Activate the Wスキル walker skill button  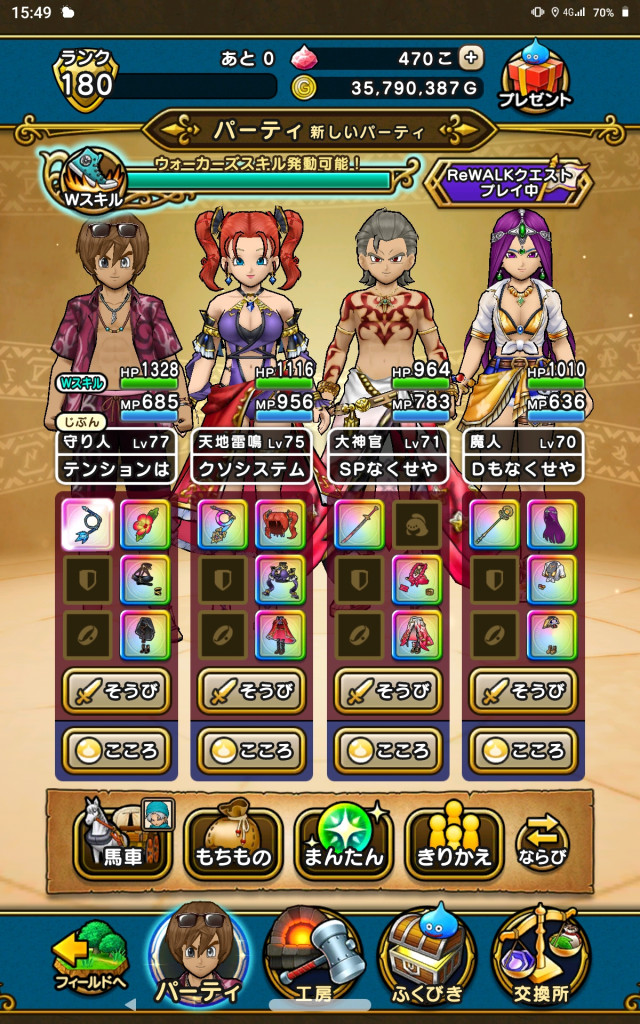pos(94,178)
